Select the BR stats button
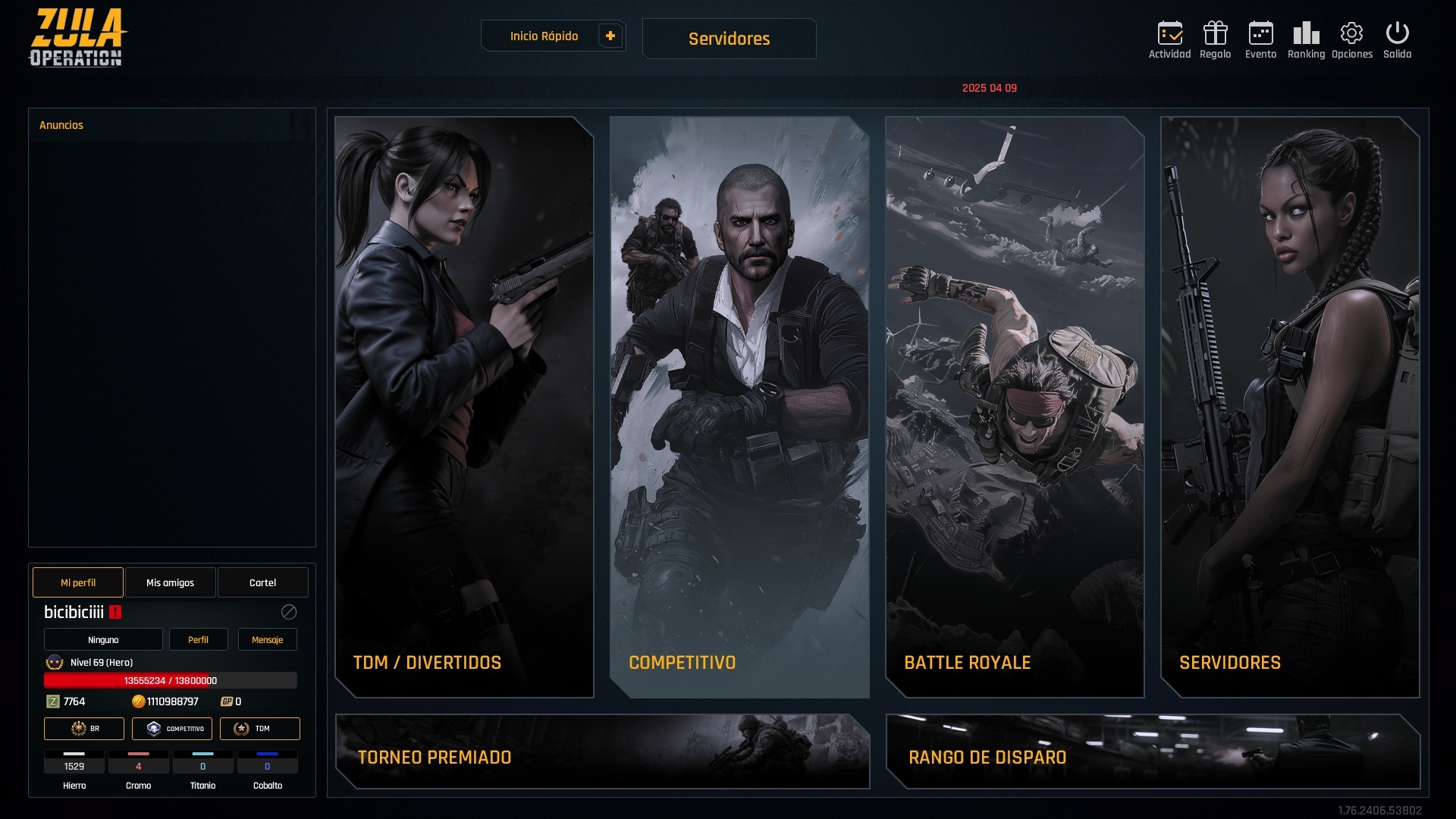The image size is (1456, 819). point(84,728)
